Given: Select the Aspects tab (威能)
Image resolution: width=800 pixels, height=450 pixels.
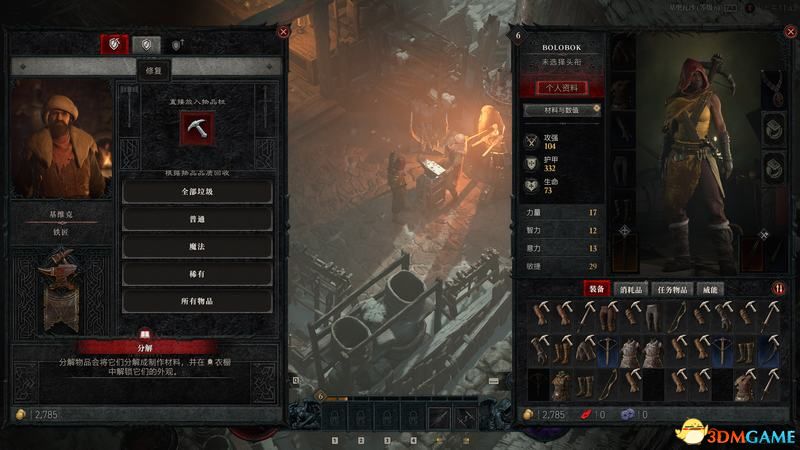Looking at the screenshot, I should (710, 288).
